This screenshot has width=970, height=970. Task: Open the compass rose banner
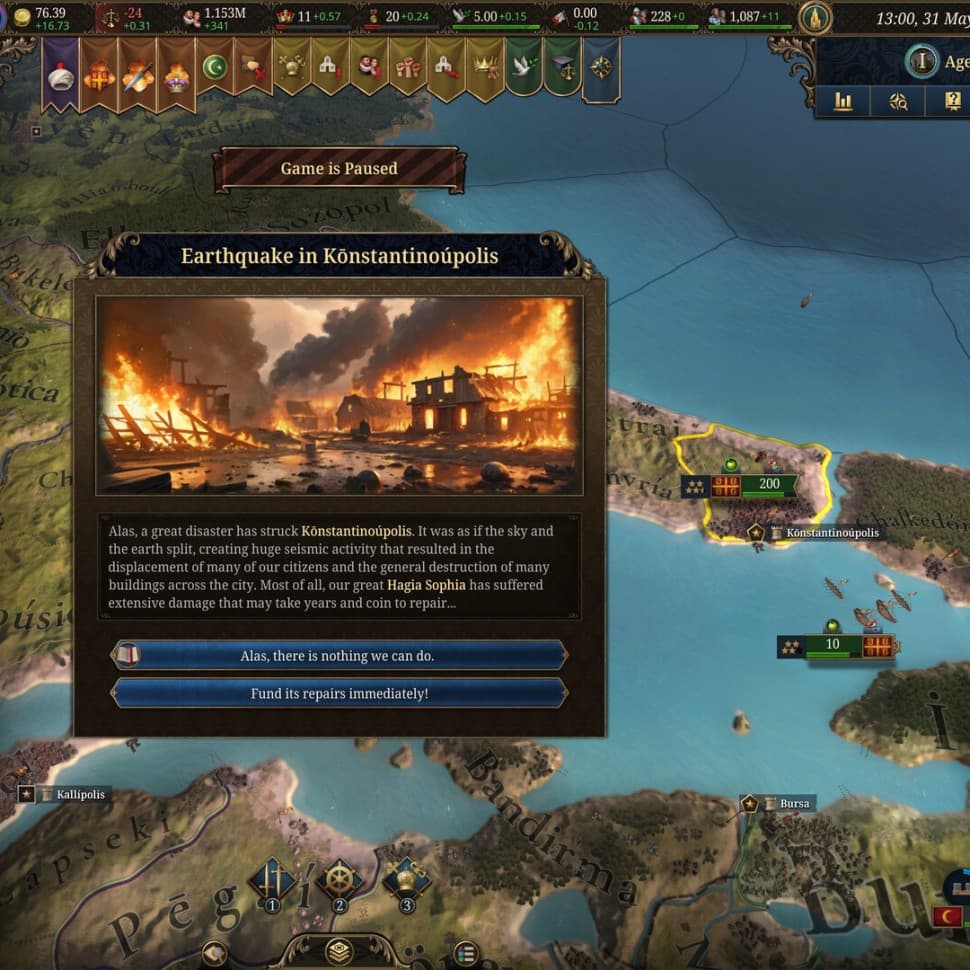click(601, 68)
